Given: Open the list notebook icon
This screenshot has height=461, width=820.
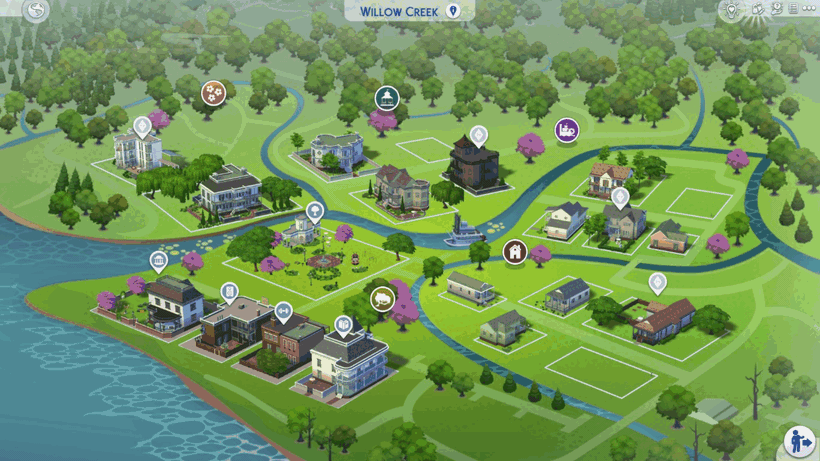Looking at the screenshot, I should tap(793, 9).
